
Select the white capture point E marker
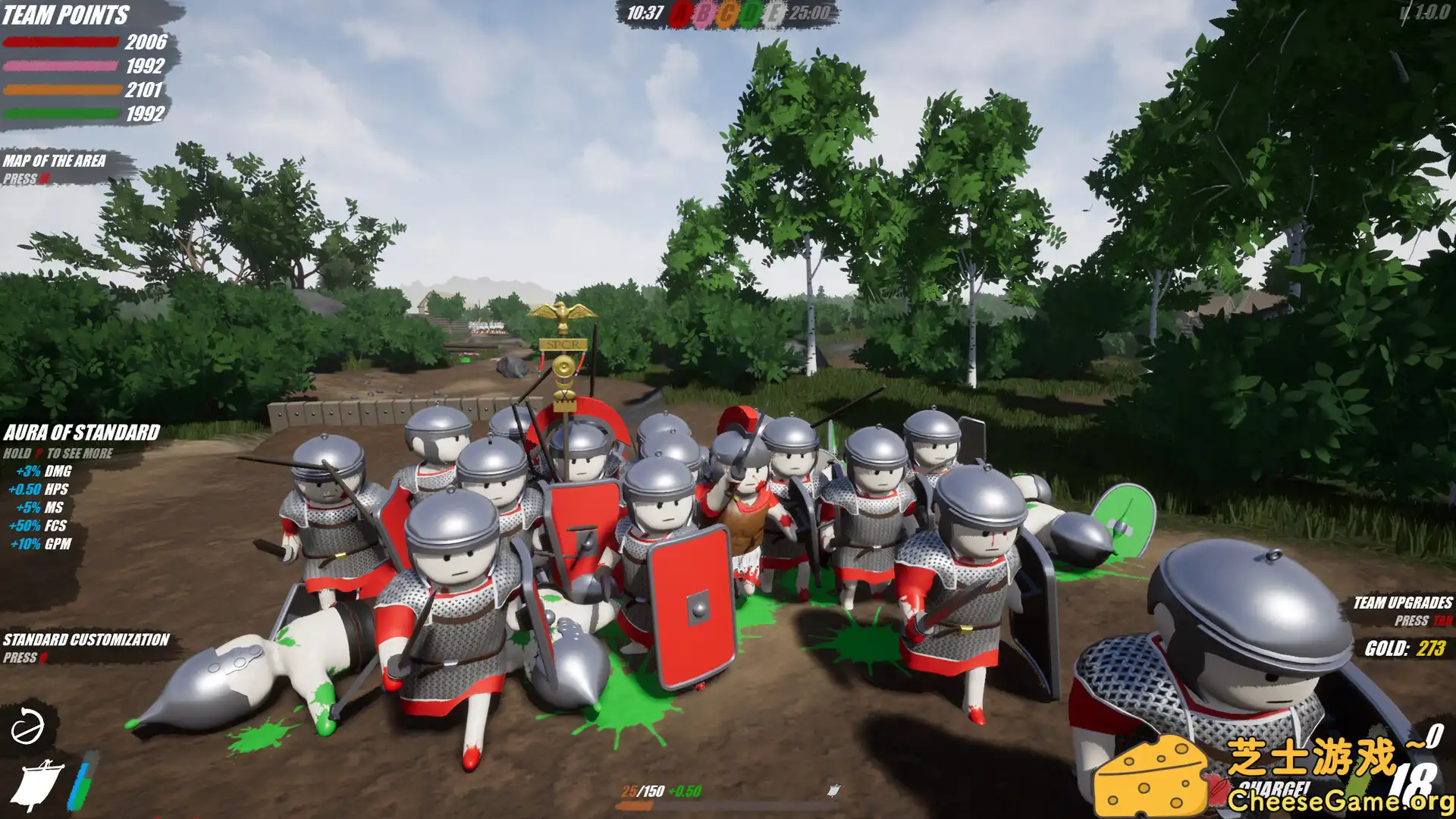776,13
